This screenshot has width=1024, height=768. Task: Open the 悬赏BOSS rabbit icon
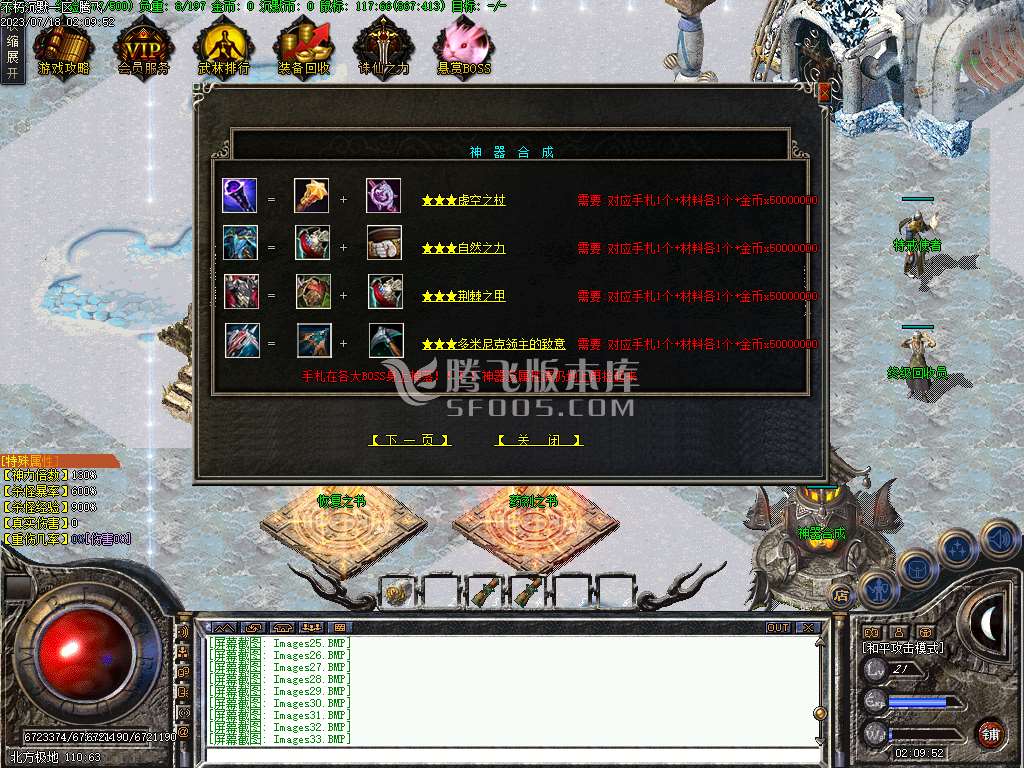coord(463,48)
